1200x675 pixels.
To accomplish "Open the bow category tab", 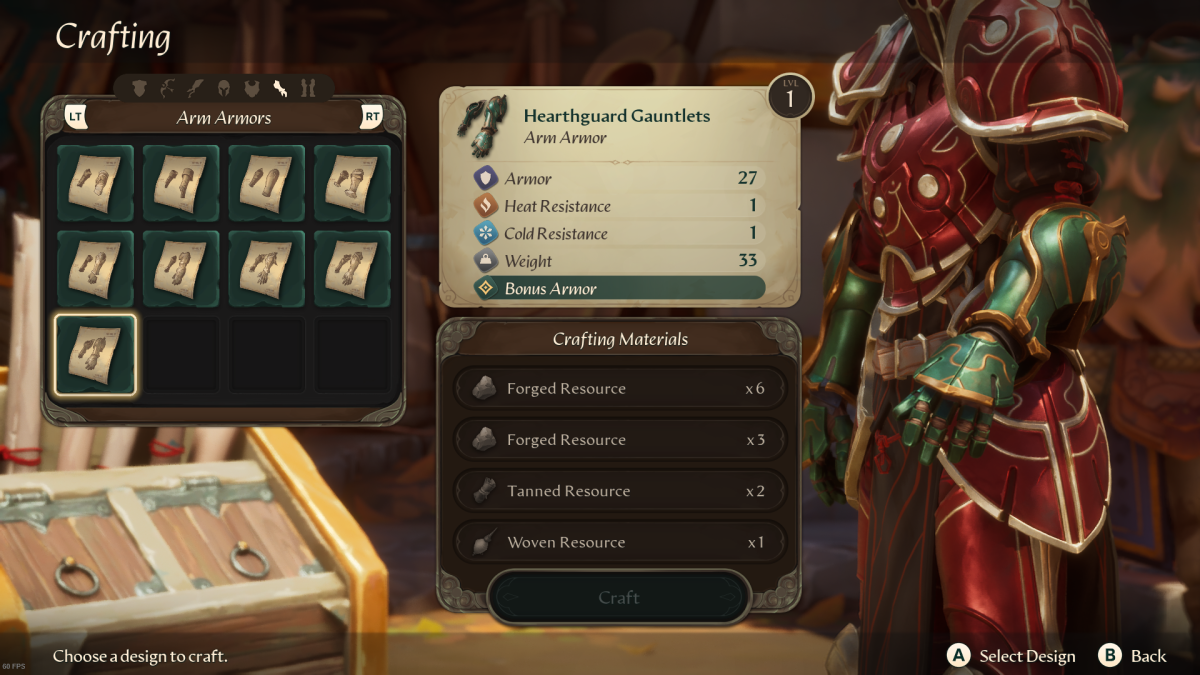I will (x=168, y=89).
